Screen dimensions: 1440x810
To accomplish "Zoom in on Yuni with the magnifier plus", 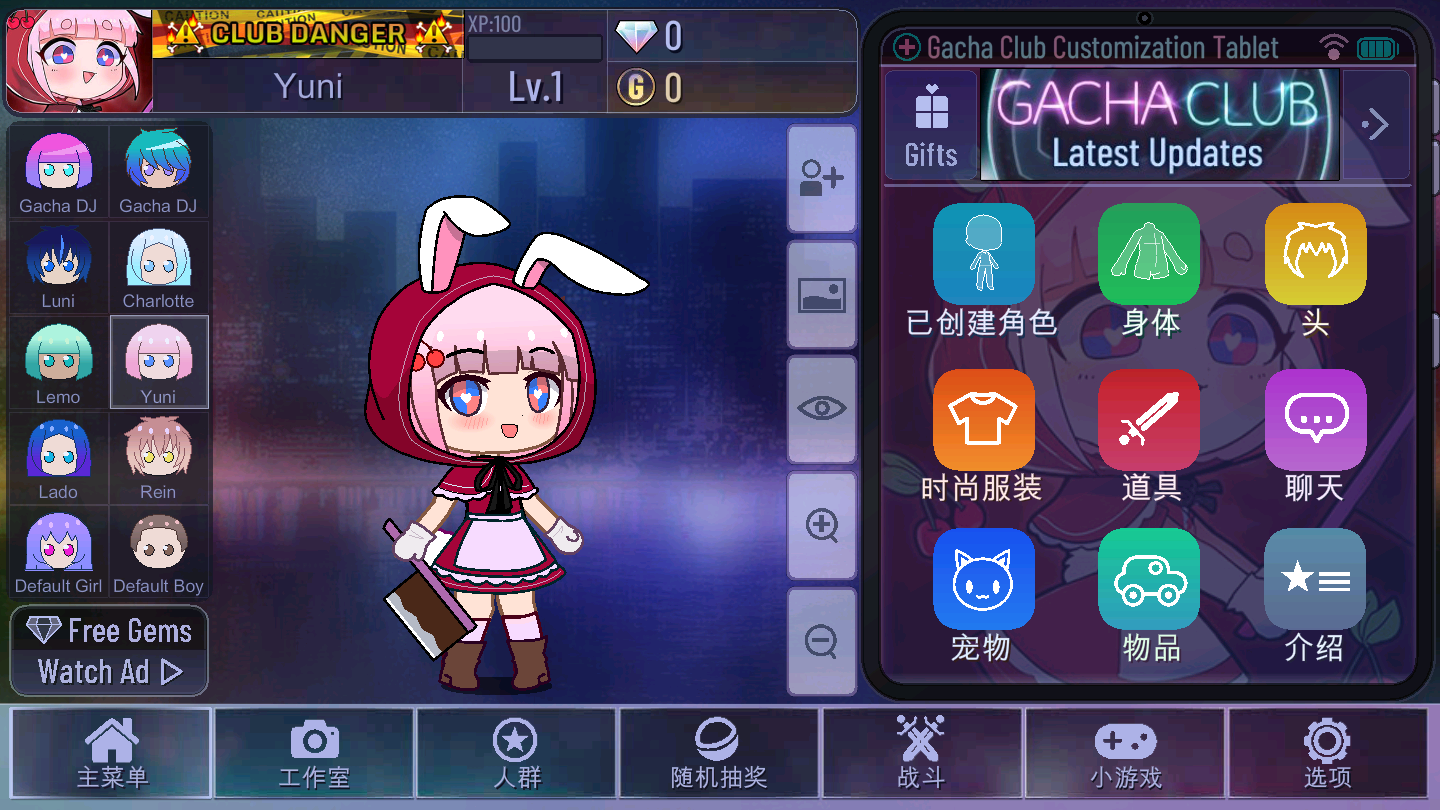I will [820, 525].
